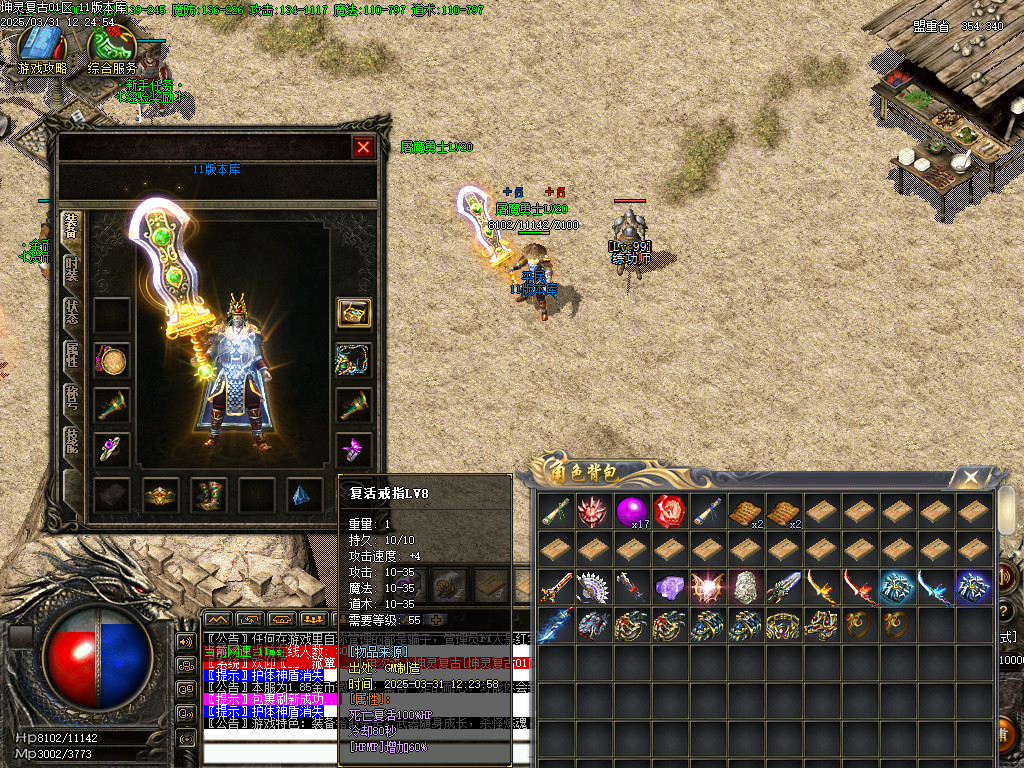Screen dimensions: 1024x768
Task: Switch to the 状态 status tab
Action: pos(72,312)
